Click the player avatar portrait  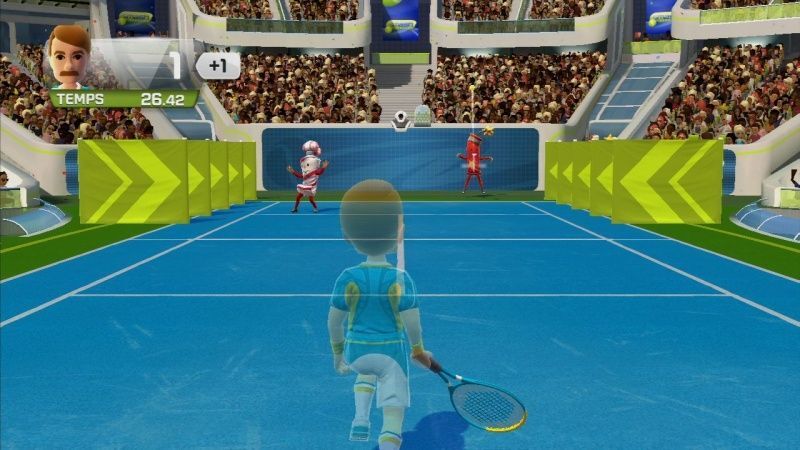tap(69, 57)
